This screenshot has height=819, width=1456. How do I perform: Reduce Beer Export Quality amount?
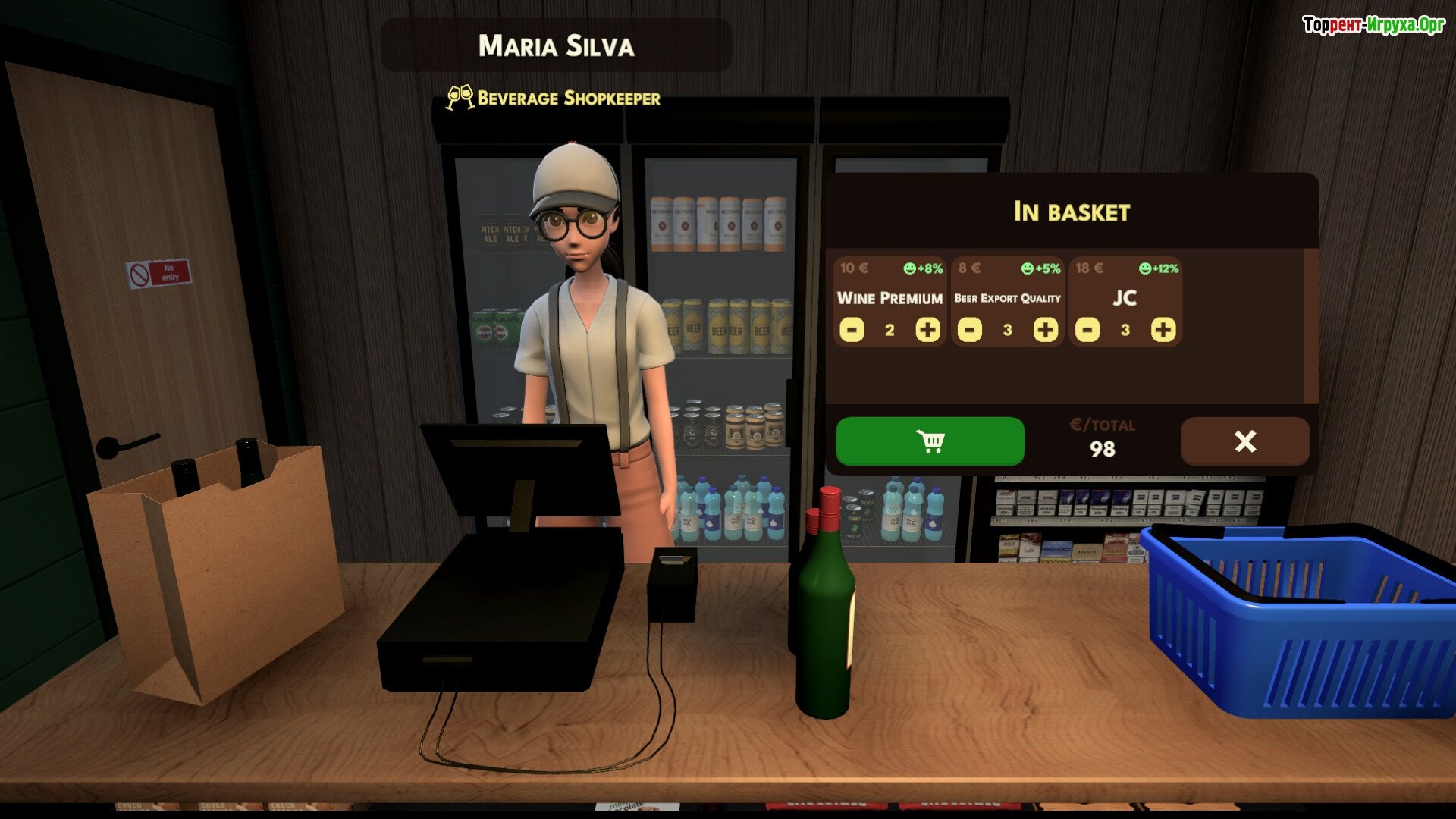pyautogui.click(x=969, y=330)
